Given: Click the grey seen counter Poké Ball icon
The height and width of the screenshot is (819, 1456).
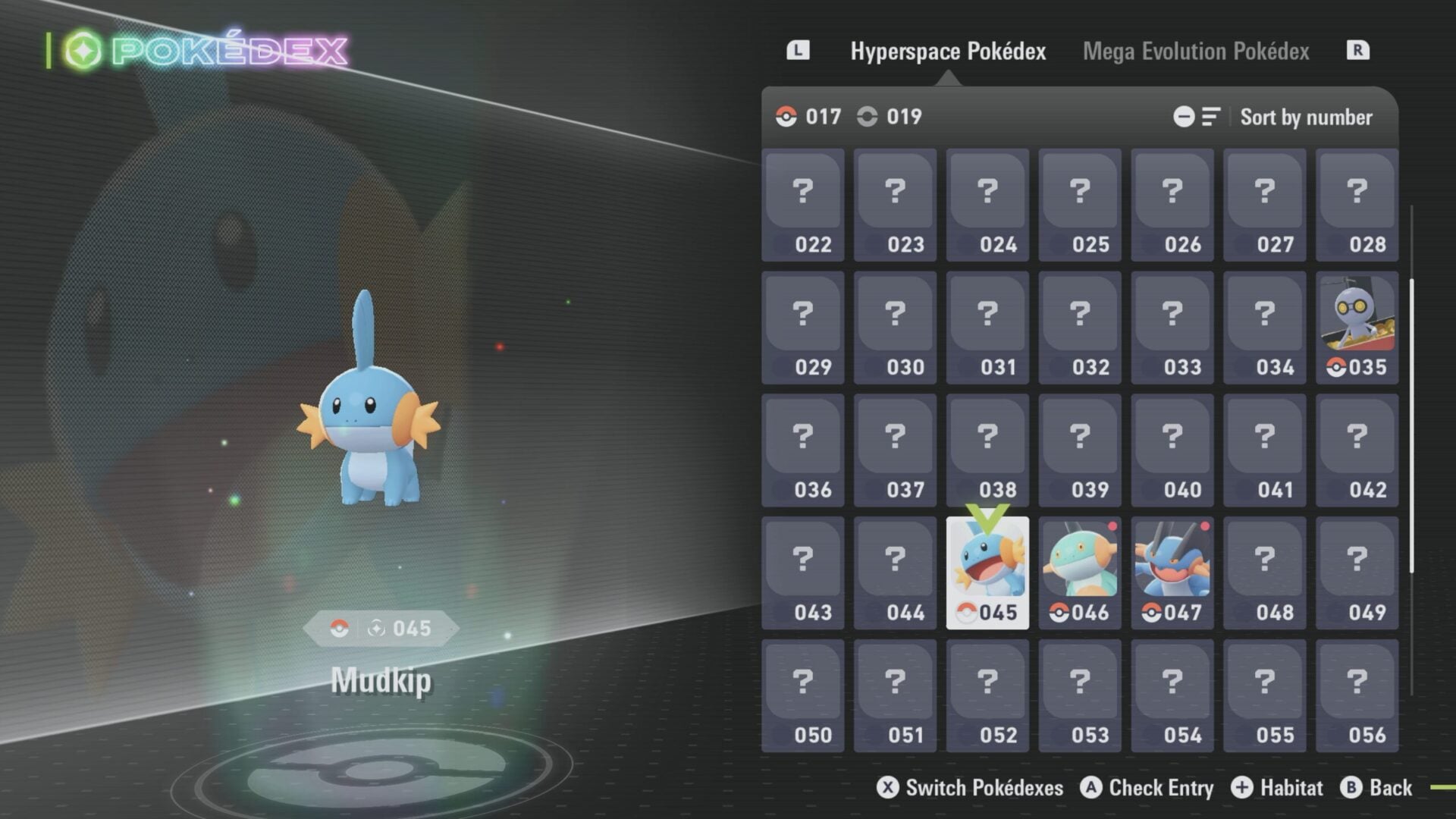Looking at the screenshot, I should [867, 117].
